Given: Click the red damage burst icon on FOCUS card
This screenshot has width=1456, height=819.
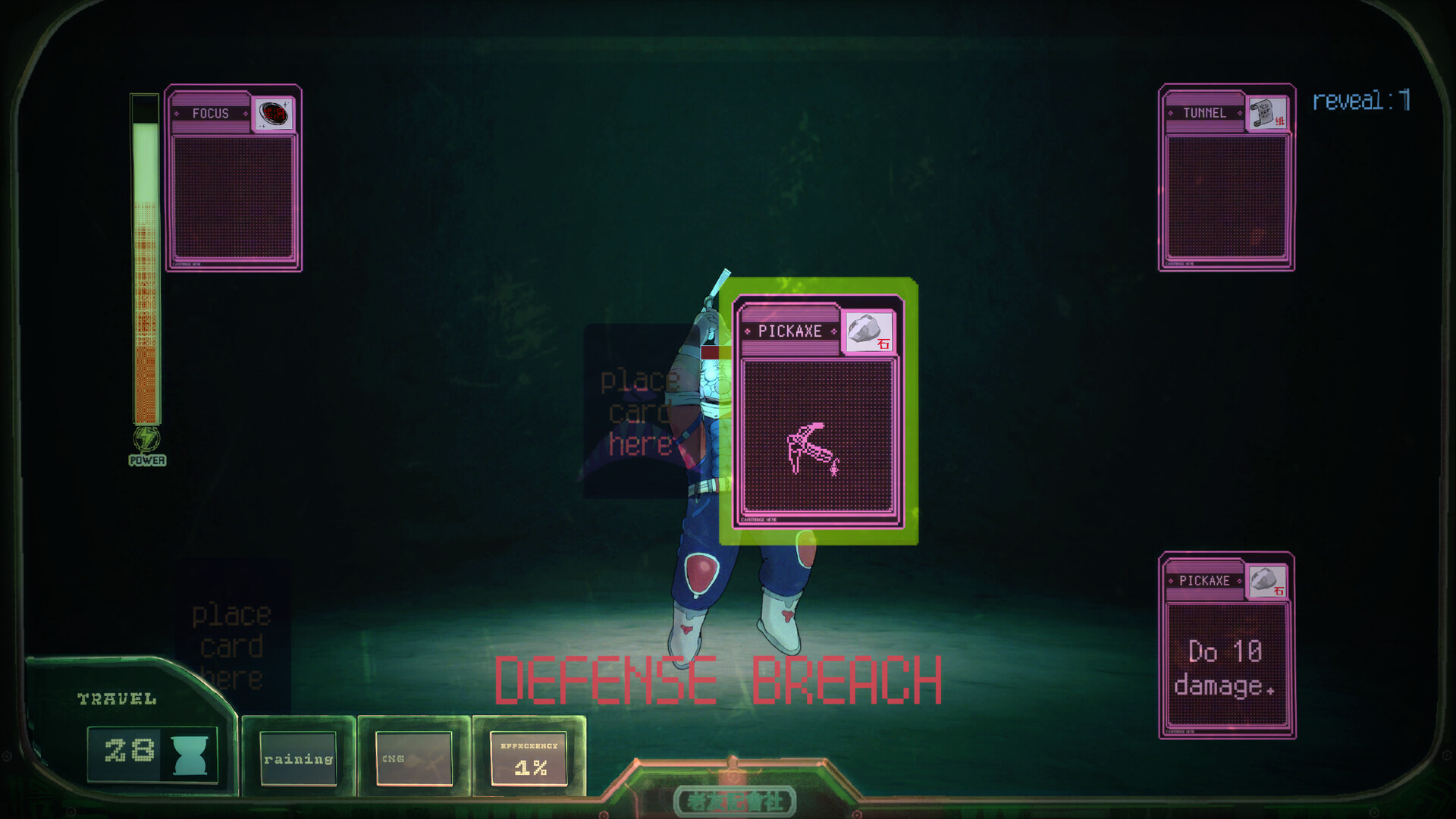Looking at the screenshot, I should pyautogui.click(x=275, y=115).
